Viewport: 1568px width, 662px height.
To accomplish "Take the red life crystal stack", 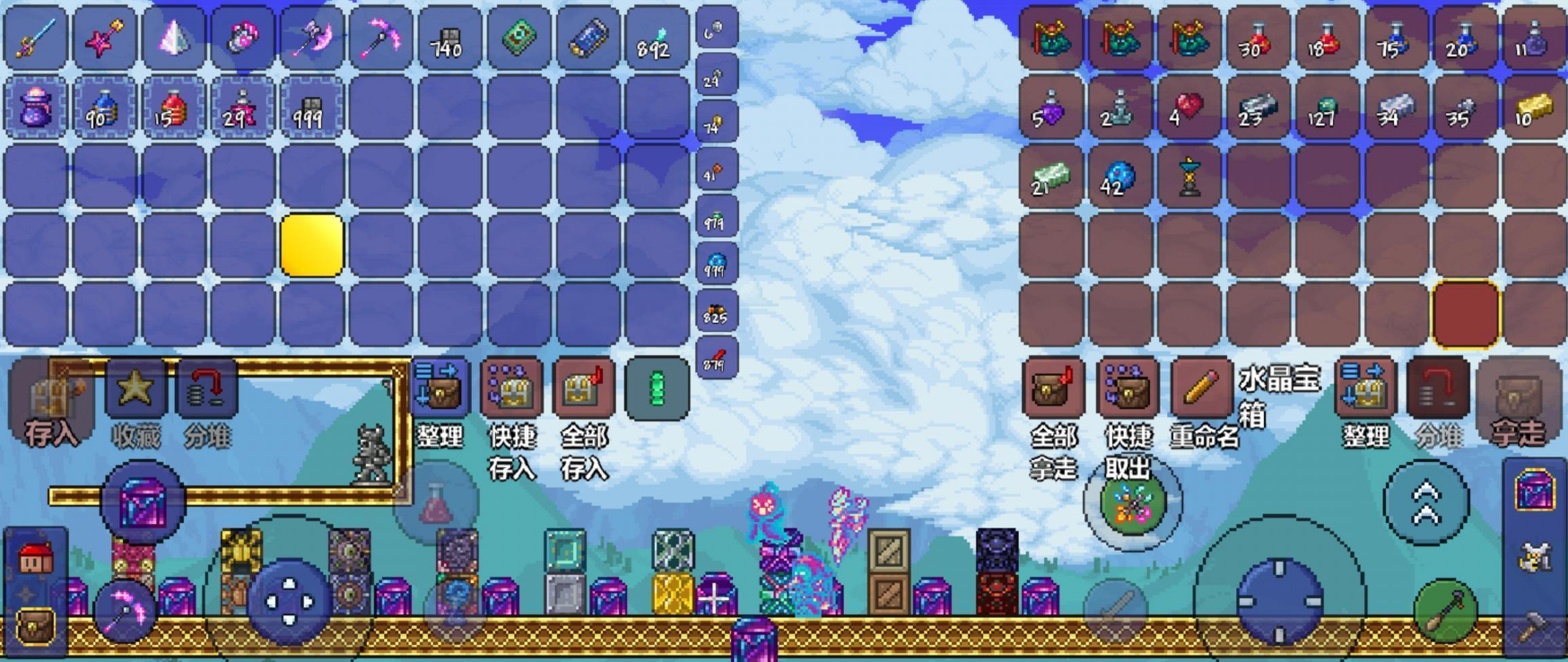I will pyautogui.click(x=1188, y=109).
